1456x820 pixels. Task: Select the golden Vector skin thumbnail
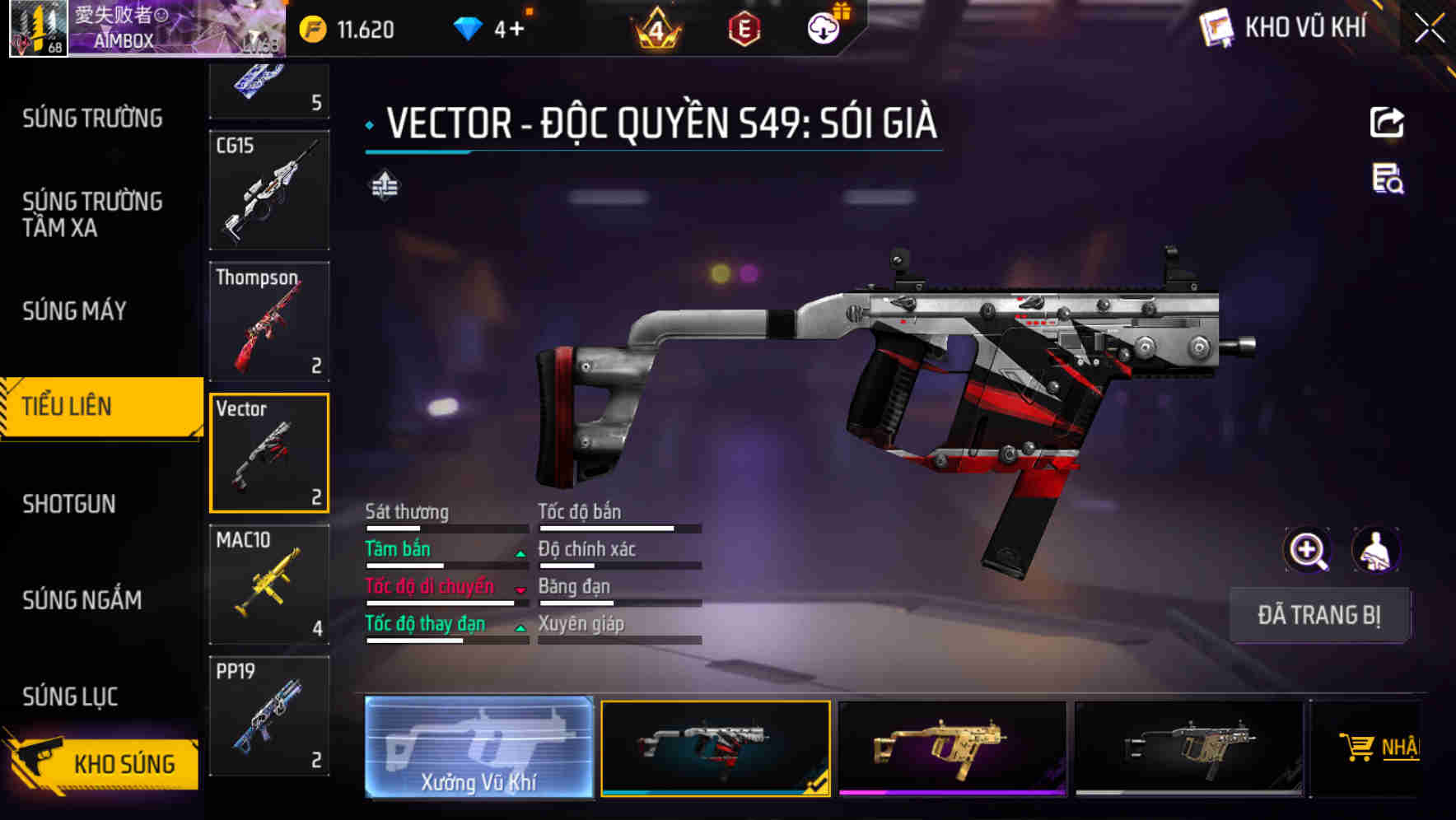(x=951, y=749)
